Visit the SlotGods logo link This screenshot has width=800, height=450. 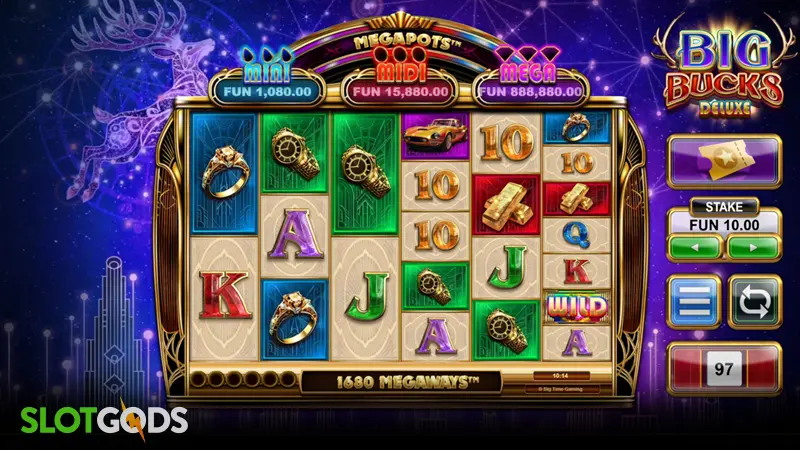[x=94, y=417]
